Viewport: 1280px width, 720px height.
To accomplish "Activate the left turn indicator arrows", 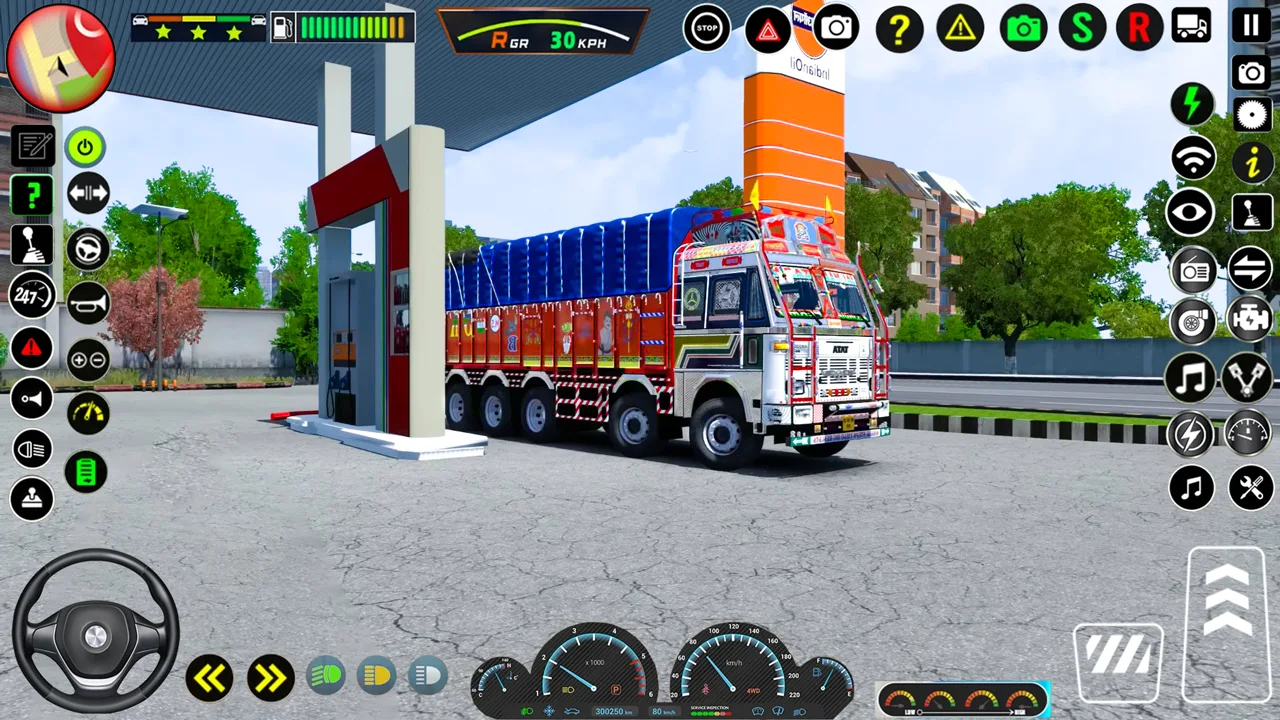I will point(209,679).
